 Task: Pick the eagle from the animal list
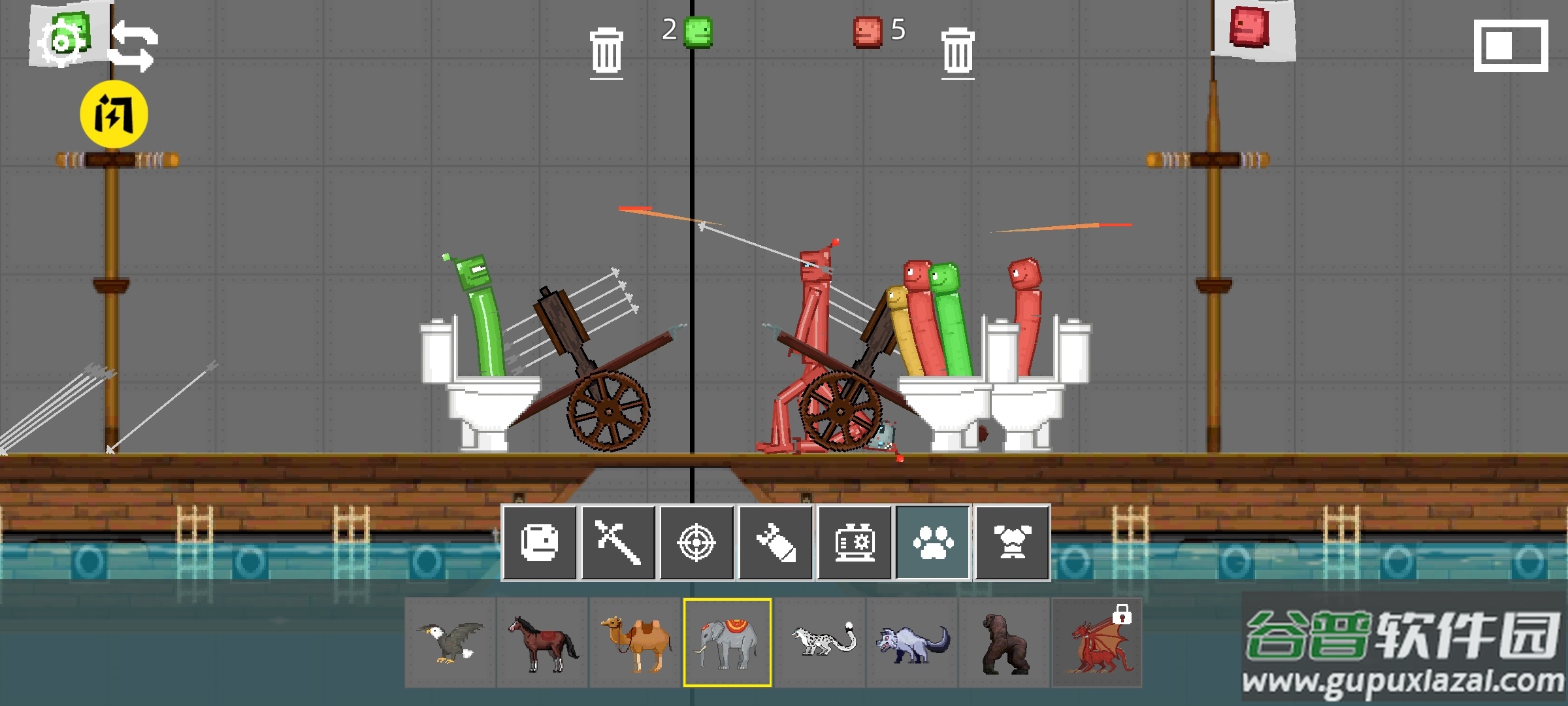tap(450, 643)
